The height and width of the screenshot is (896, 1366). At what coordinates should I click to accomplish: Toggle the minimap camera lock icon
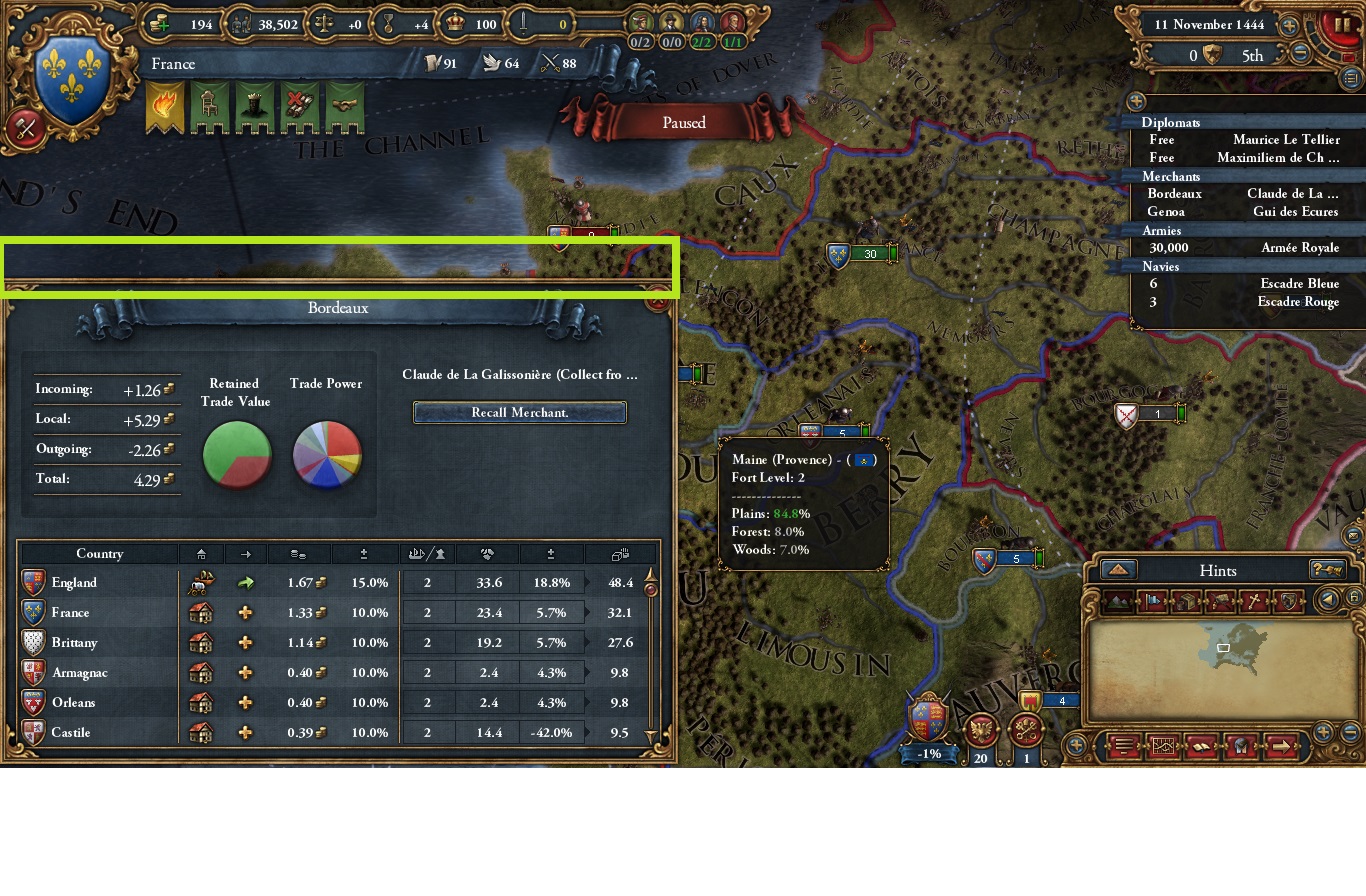1355,598
